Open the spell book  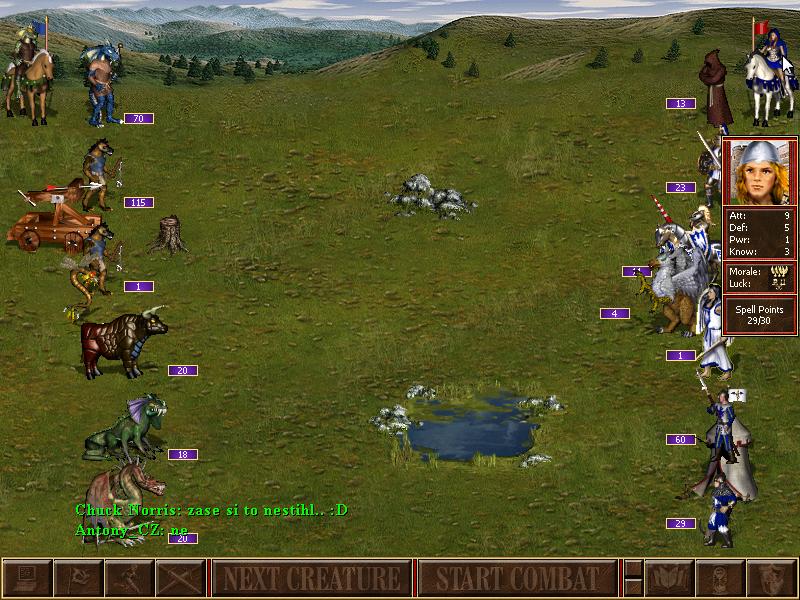pyautogui.click(x=669, y=579)
